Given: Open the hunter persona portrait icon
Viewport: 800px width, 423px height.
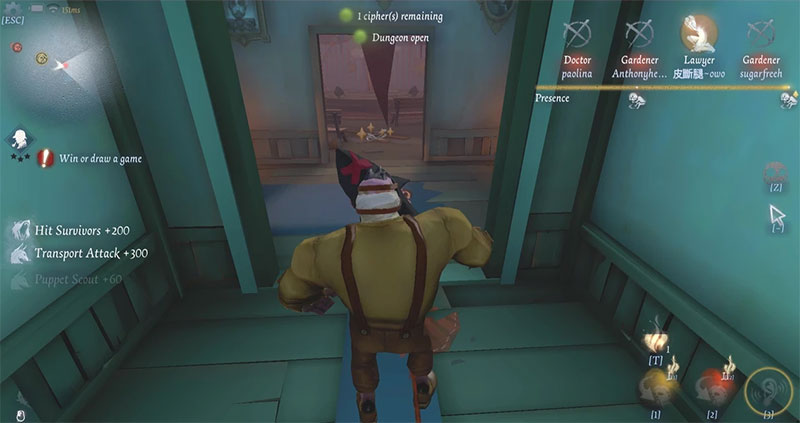Looking at the screenshot, I should point(19,138).
